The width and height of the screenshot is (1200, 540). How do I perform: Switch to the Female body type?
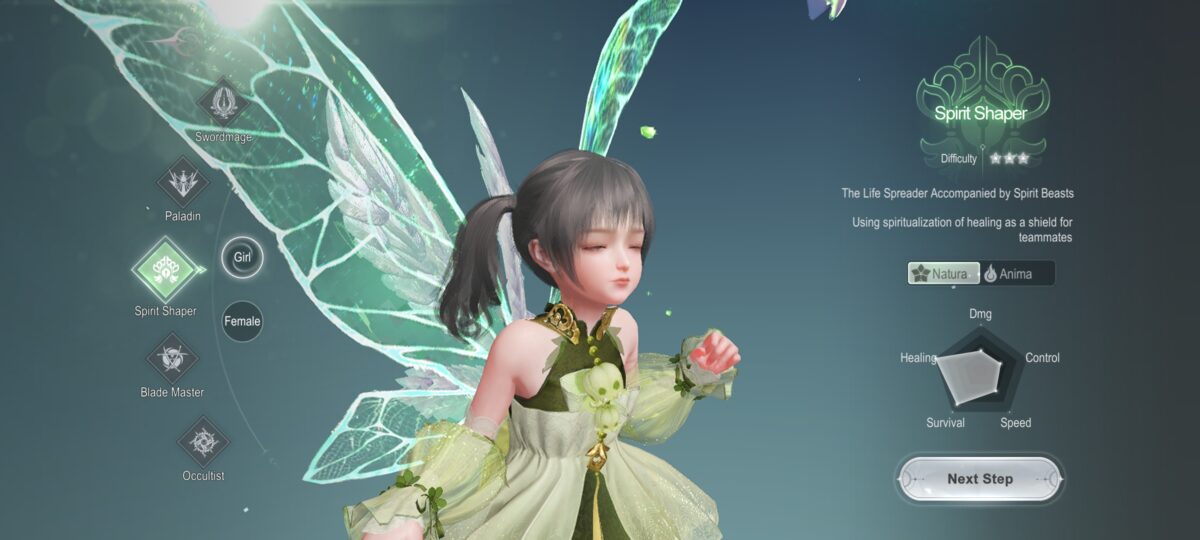coord(242,321)
